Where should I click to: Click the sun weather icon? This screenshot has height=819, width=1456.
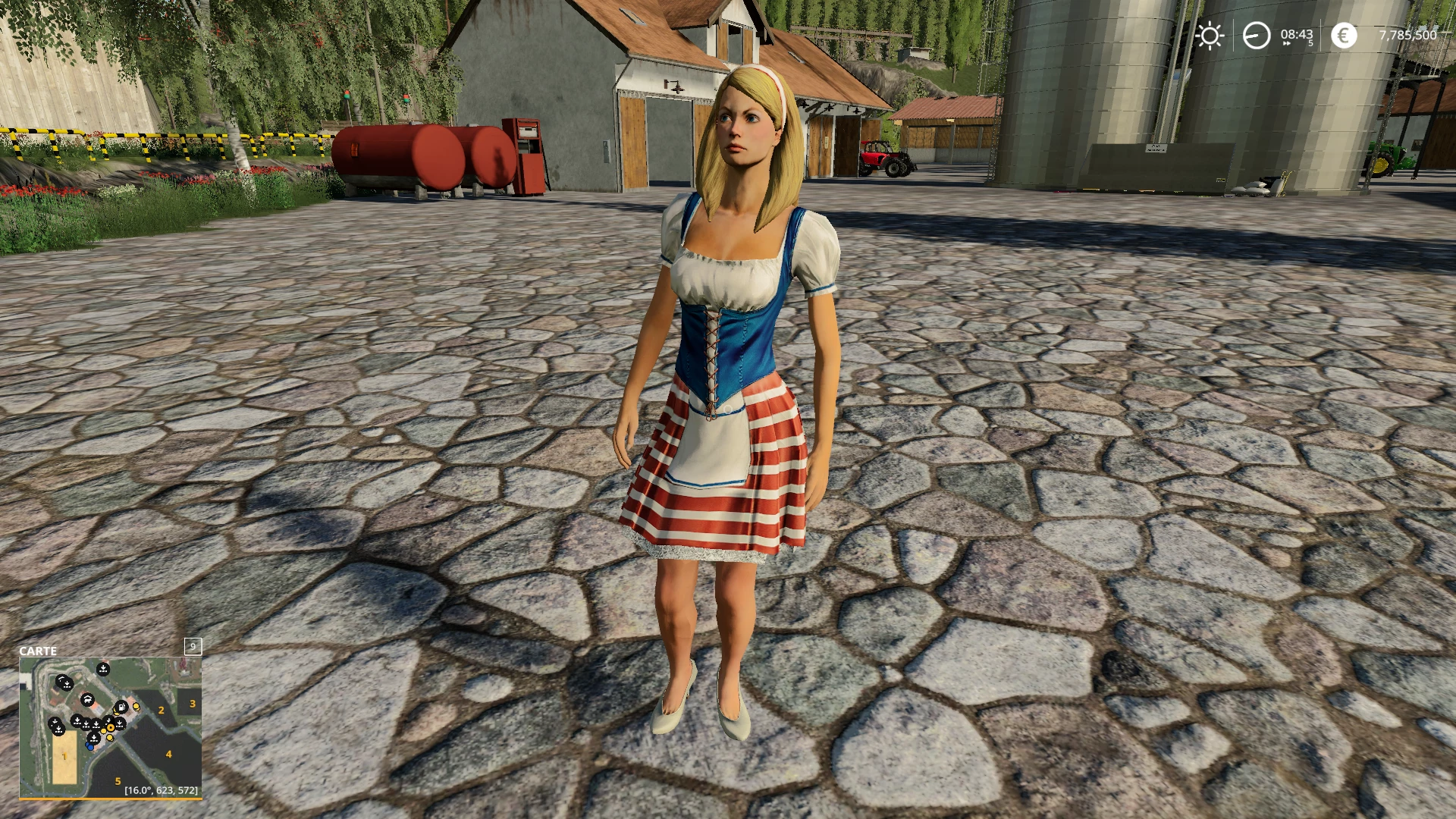click(1210, 36)
